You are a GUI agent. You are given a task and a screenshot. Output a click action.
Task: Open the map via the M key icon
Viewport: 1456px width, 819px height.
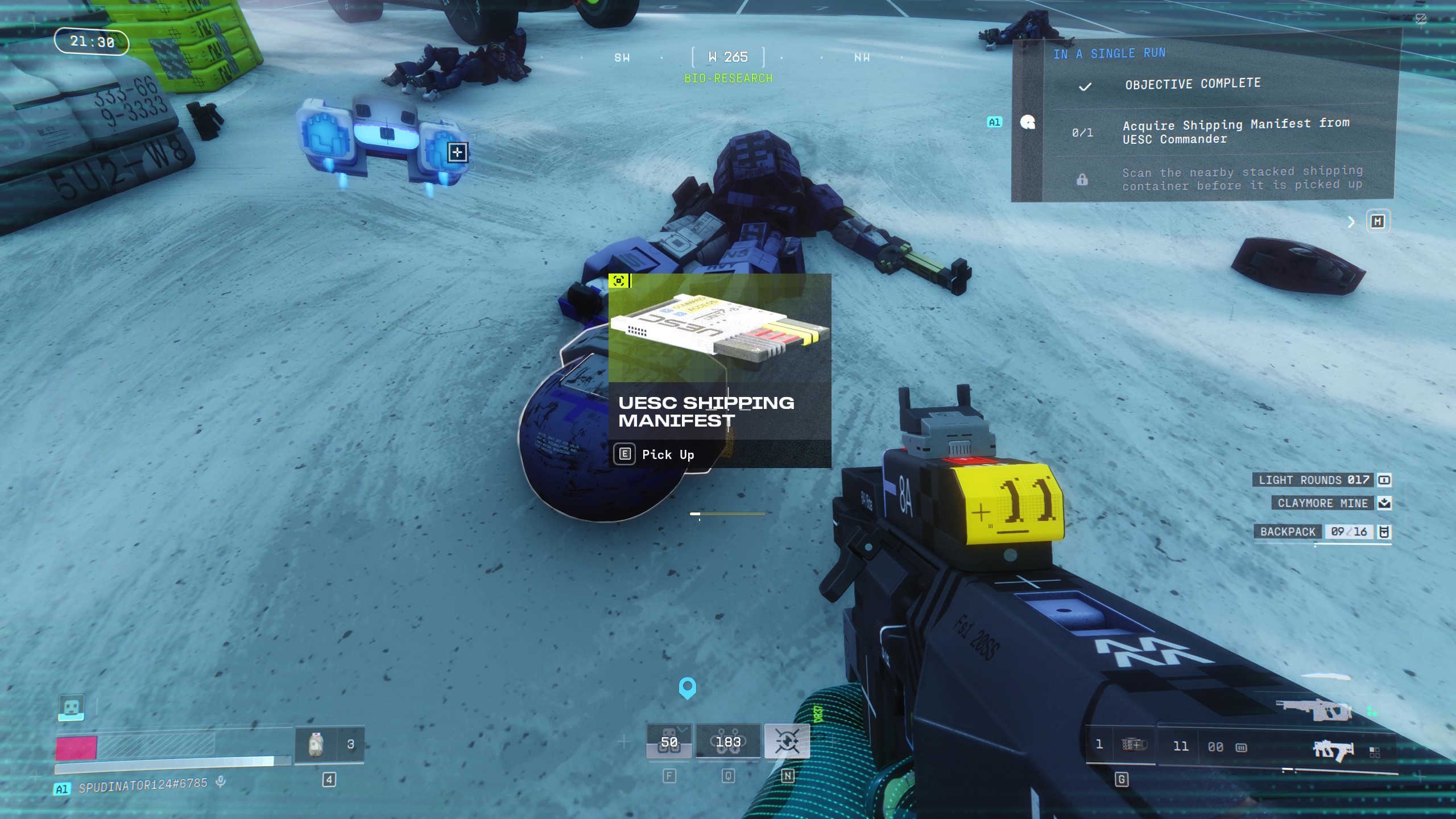1378,221
